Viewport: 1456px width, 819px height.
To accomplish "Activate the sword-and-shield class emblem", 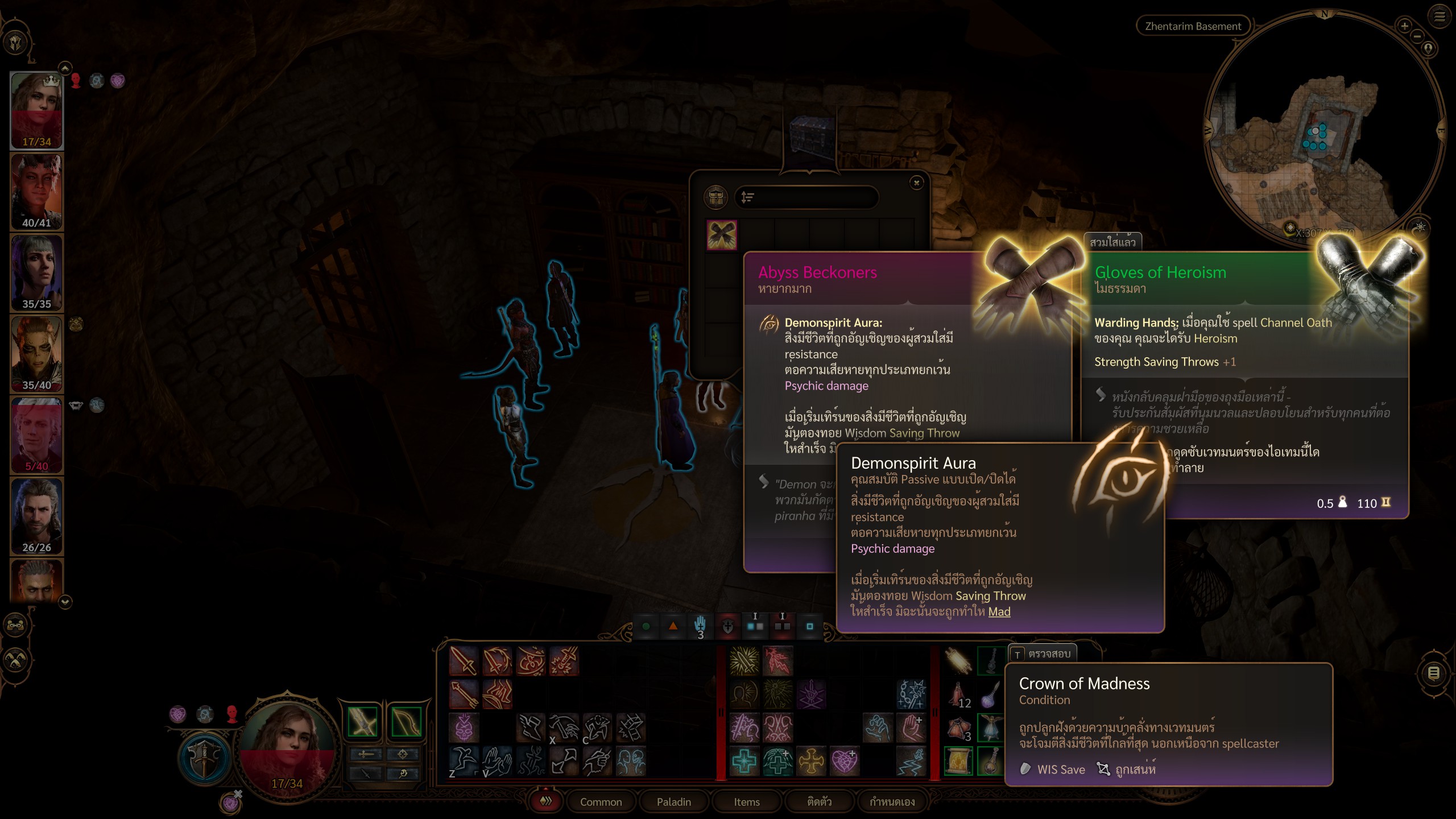I will [205, 758].
